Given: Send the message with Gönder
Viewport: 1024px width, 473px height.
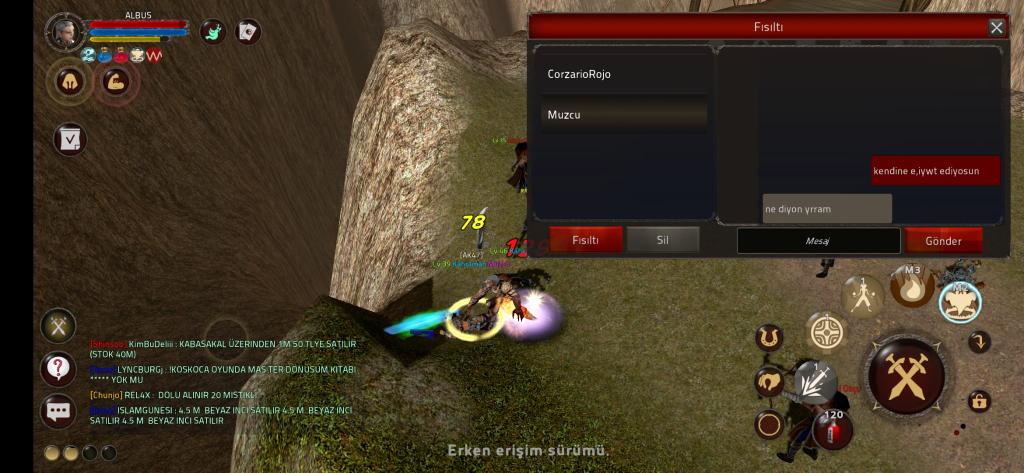Looking at the screenshot, I should coord(943,241).
